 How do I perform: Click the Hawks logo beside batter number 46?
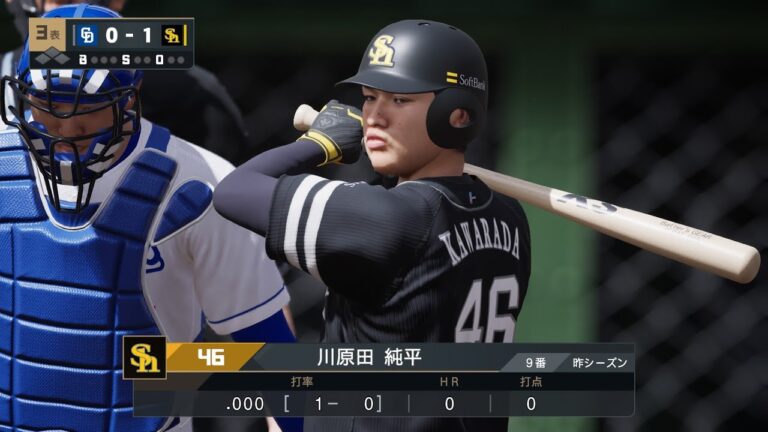pos(144,358)
